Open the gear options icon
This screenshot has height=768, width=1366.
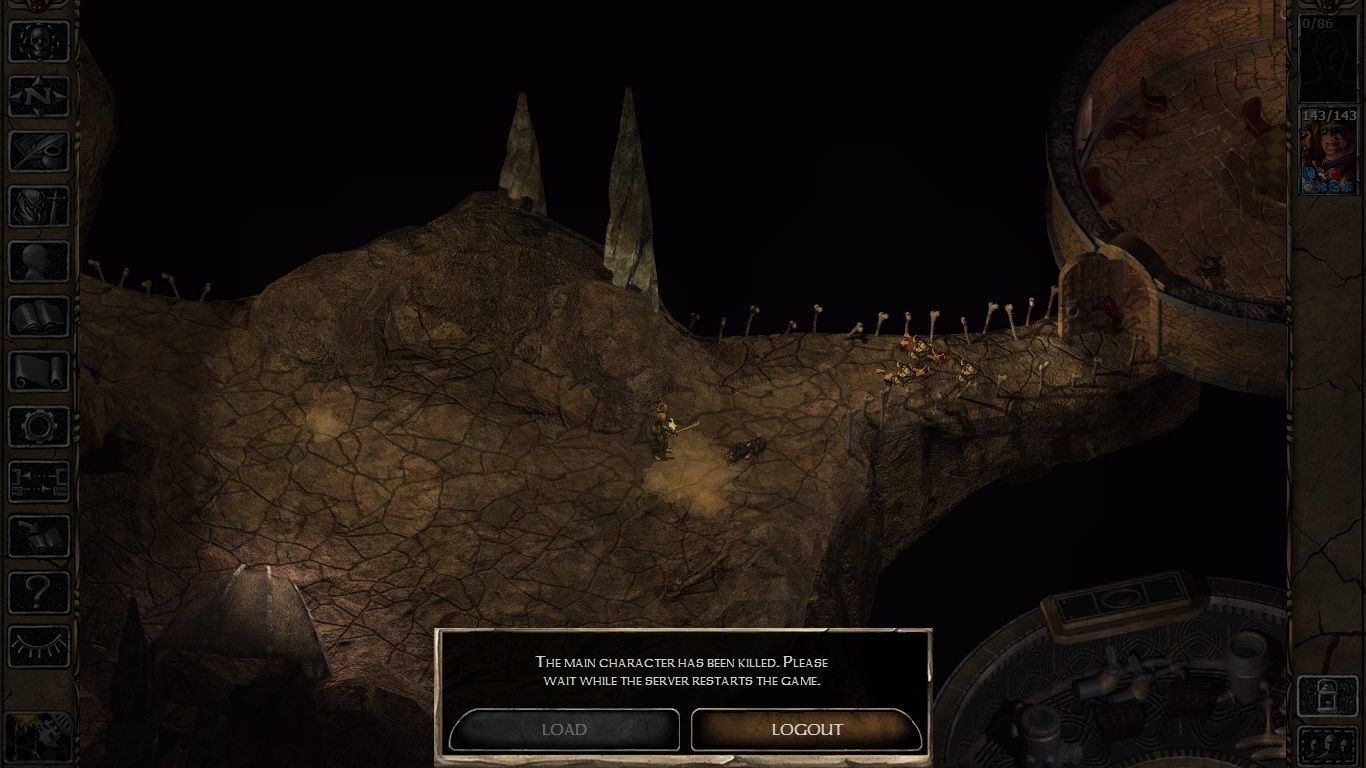[39, 426]
